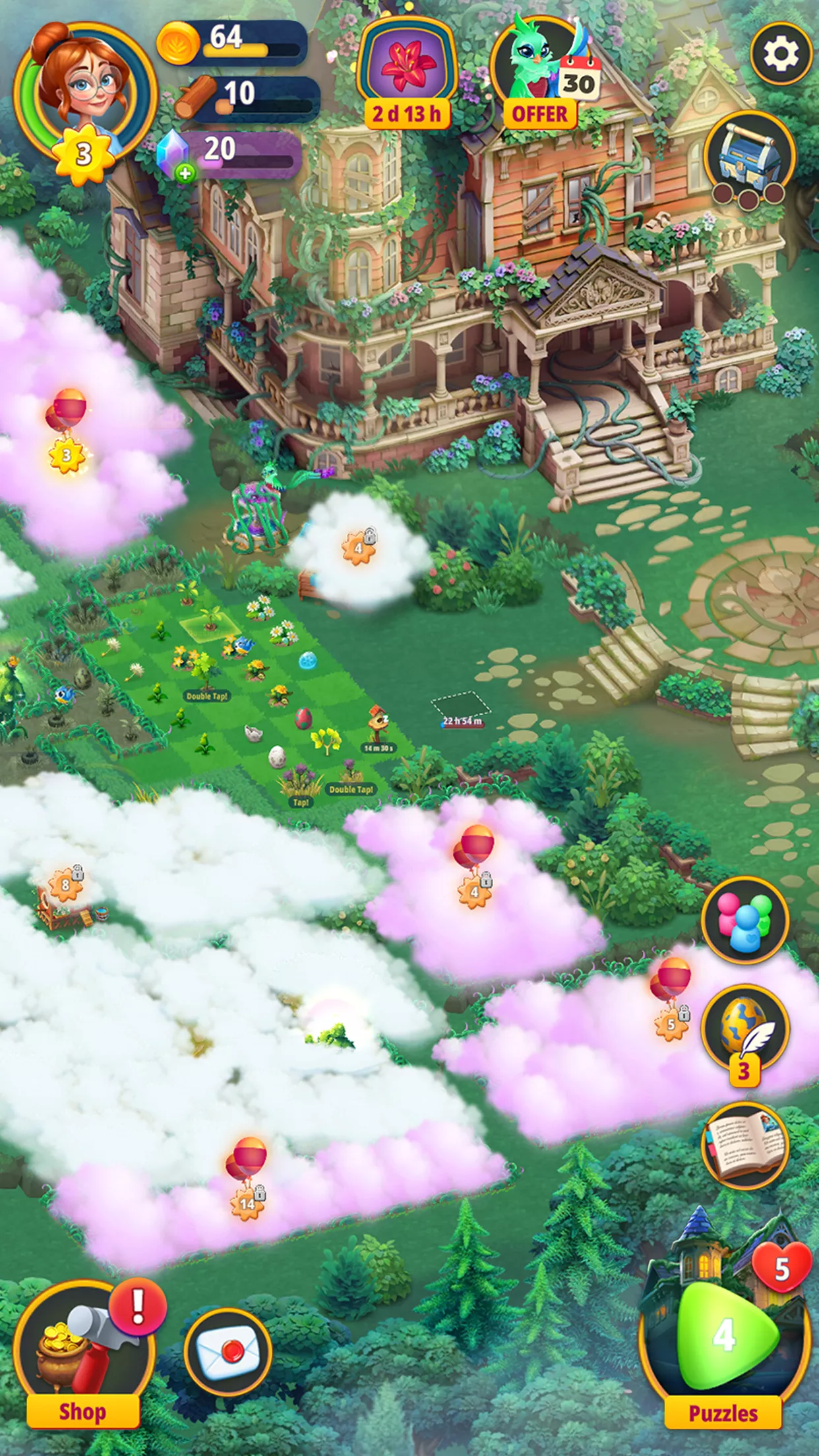This screenshot has height=1456, width=819.
Task: Tap the level 14 locked cloud badge
Action: click(247, 1204)
